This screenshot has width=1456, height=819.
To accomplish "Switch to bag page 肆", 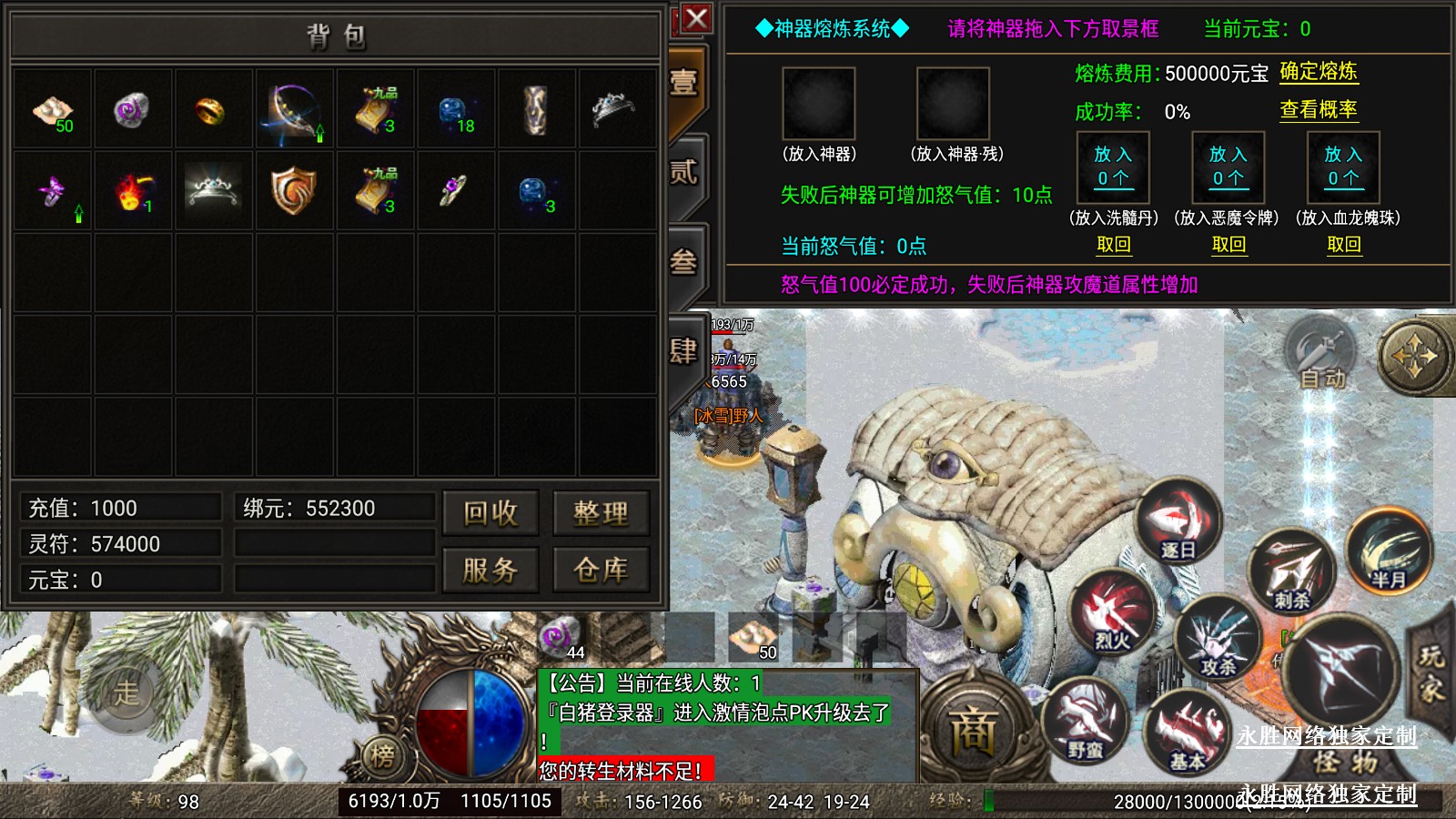I will [684, 350].
